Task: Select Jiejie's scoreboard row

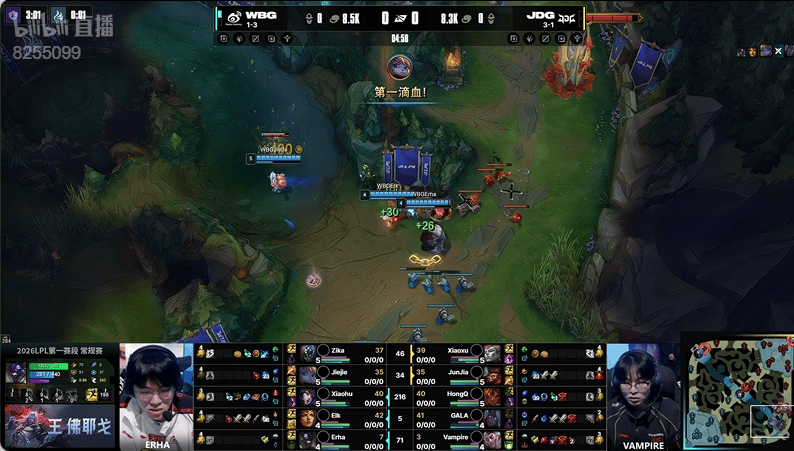Action: [340, 375]
